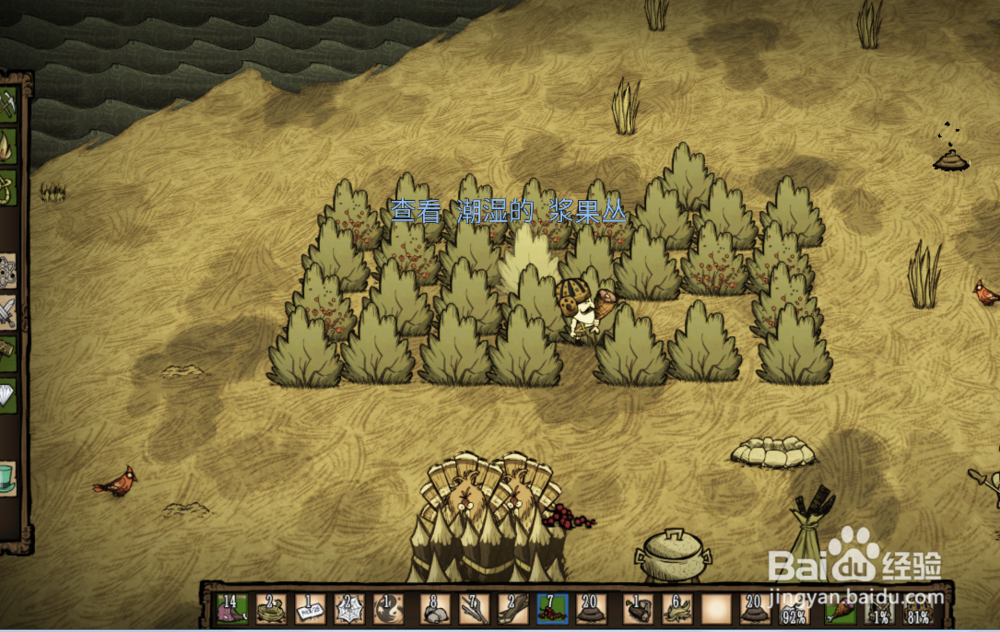Viewport: 1000px width, 632px height.
Task: Open the Refine tab with diamond icon
Action: point(7,395)
